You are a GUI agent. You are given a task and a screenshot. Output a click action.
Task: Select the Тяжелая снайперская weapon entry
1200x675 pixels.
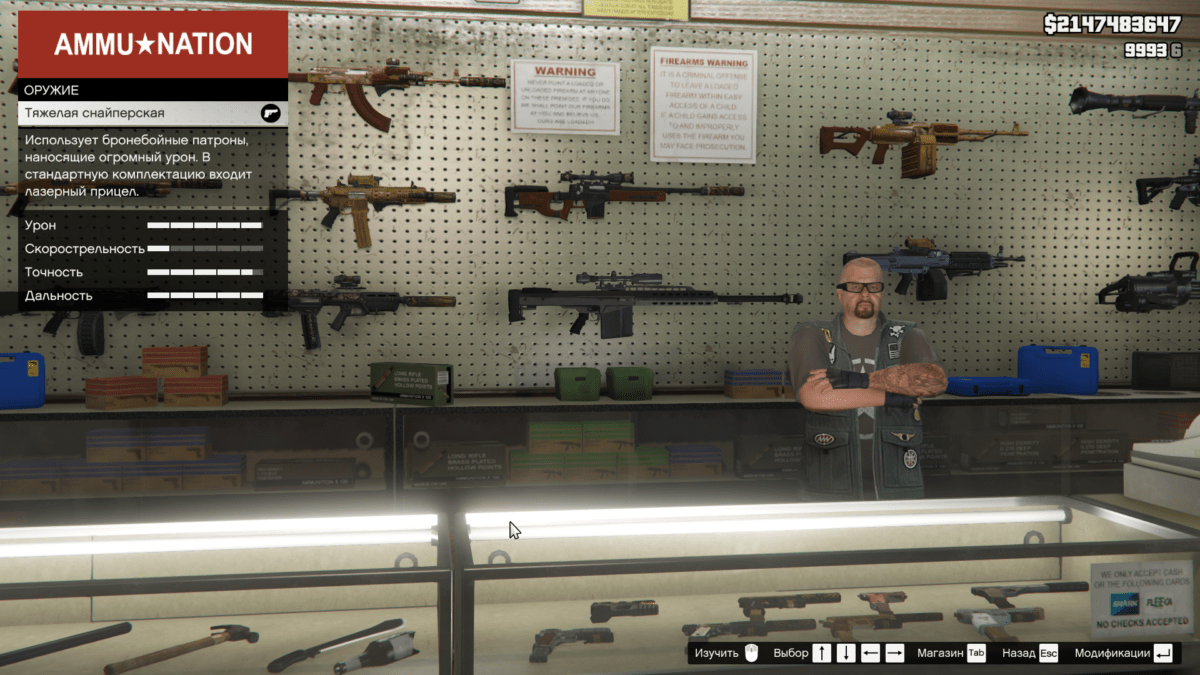click(152, 114)
